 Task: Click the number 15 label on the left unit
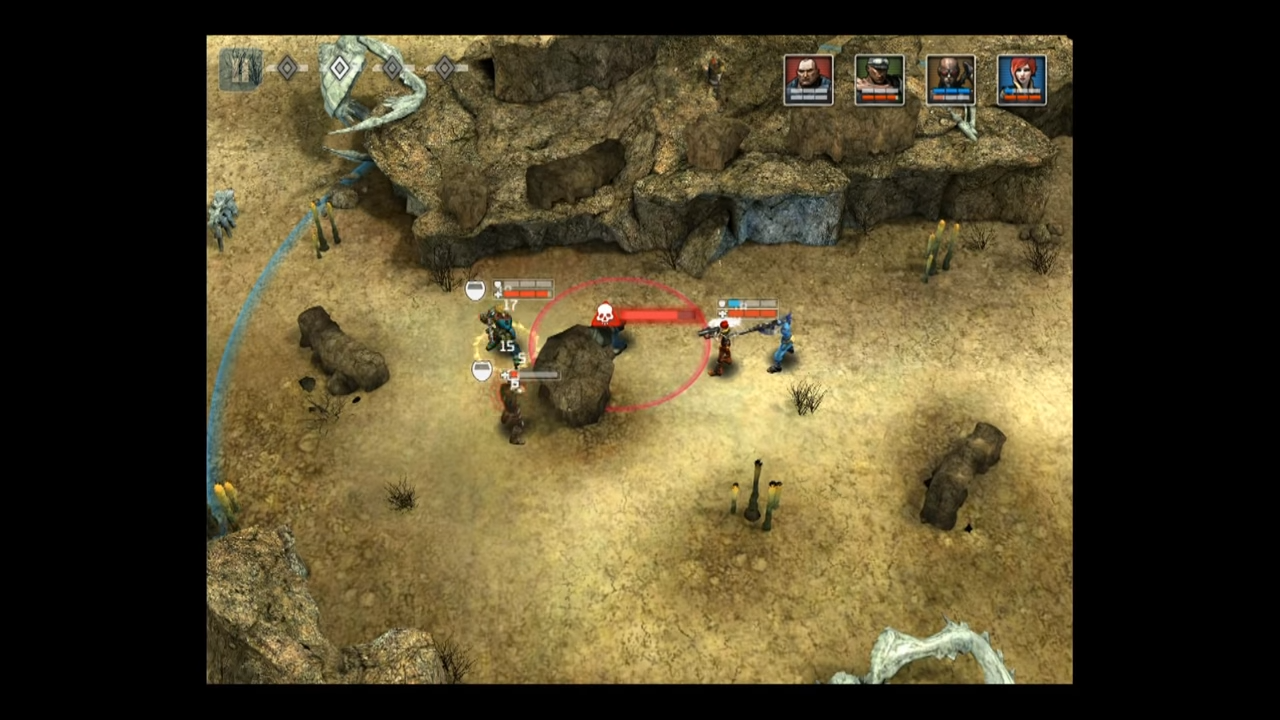pos(505,346)
